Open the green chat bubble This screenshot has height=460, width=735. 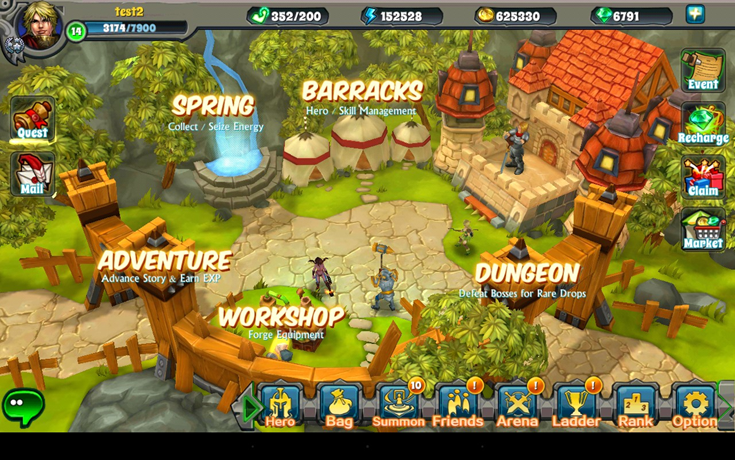(x=22, y=405)
